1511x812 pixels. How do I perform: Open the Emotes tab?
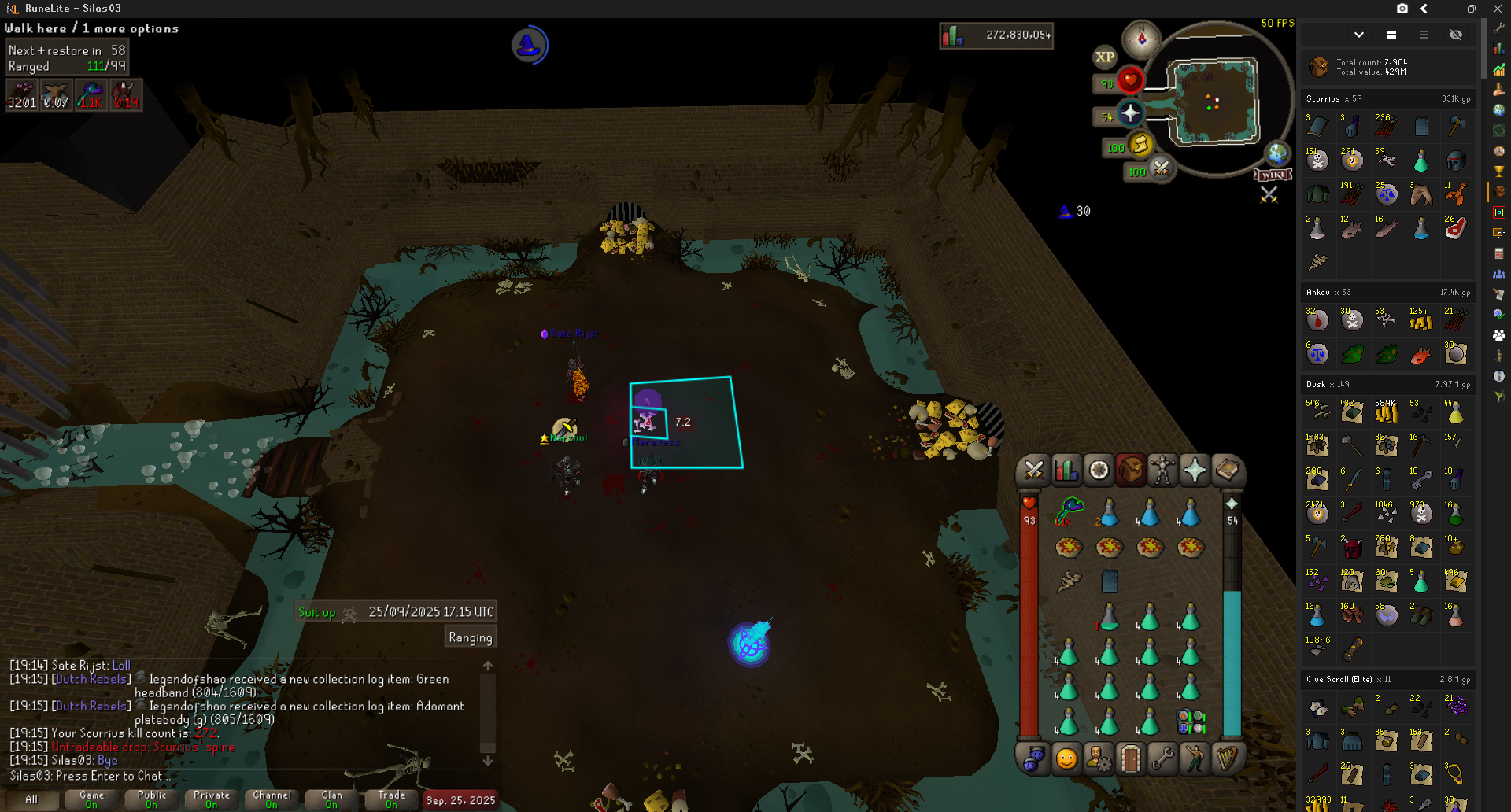[1194, 758]
